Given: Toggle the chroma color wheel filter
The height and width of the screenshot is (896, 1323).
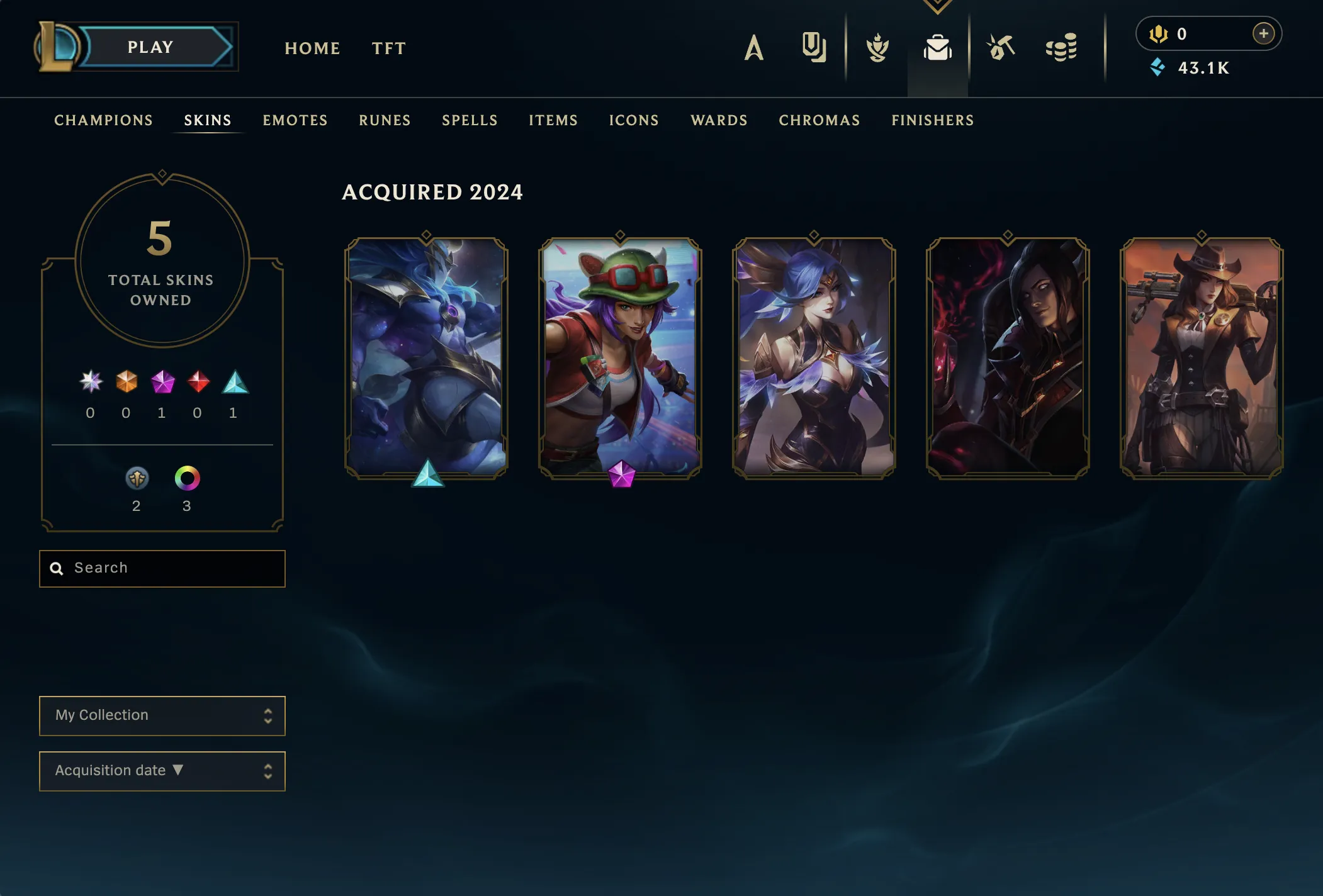Looking at the screenshot, I should 187,479.
